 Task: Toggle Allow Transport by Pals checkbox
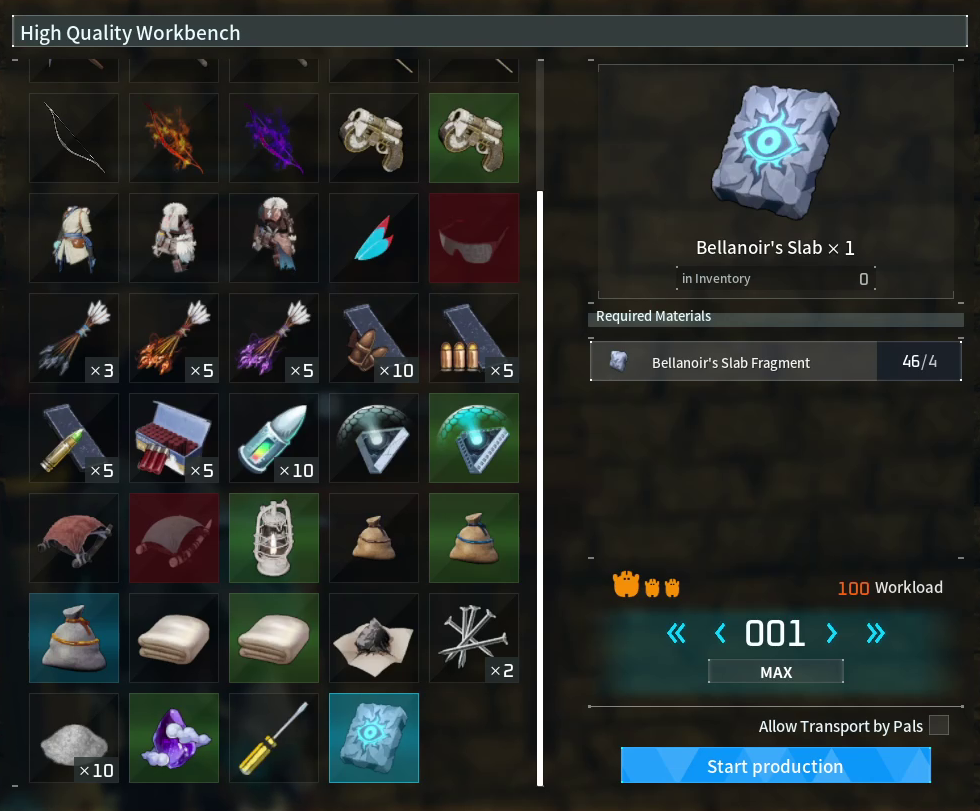[x=938, y=725]
